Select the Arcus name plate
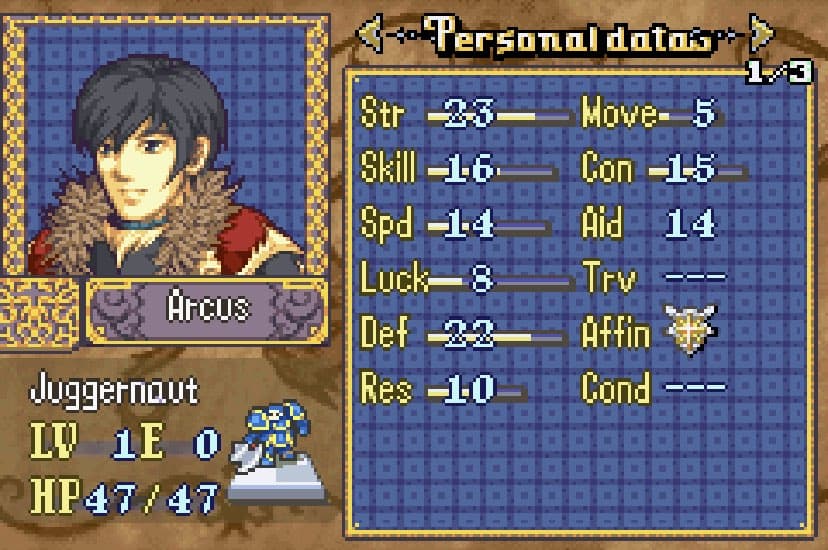Viewport: 828px width, 550px height. point(207,308)
